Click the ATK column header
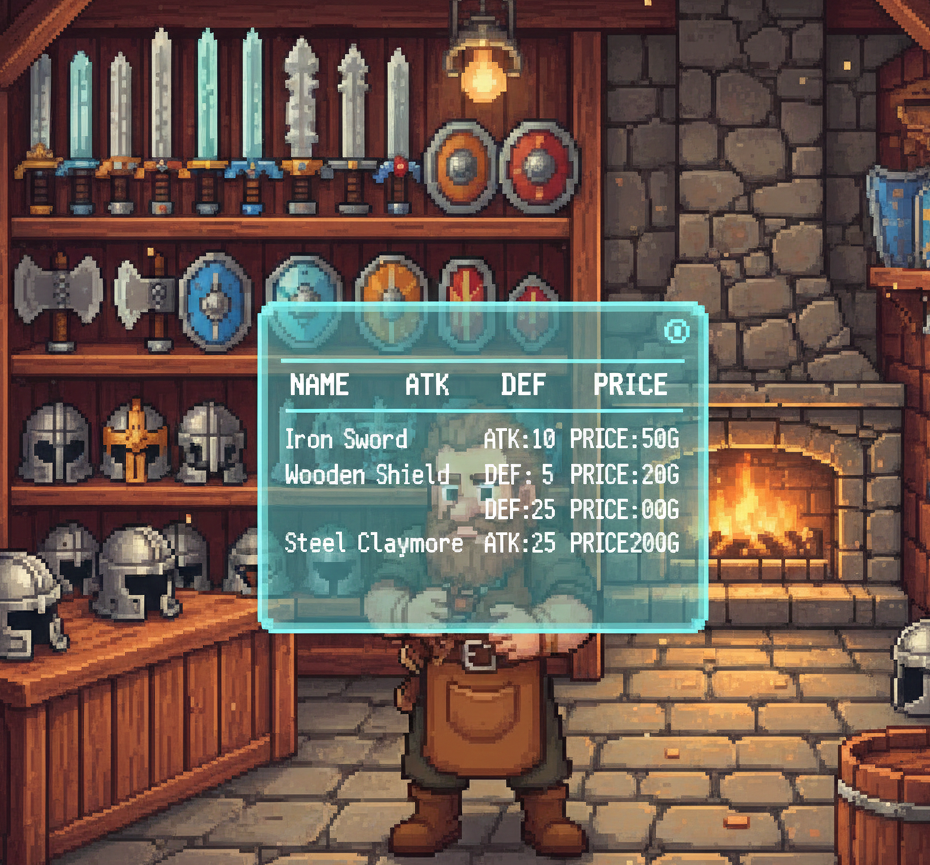Screen dimensions: 930x865 pyautogui.click(x=427, y=385)
